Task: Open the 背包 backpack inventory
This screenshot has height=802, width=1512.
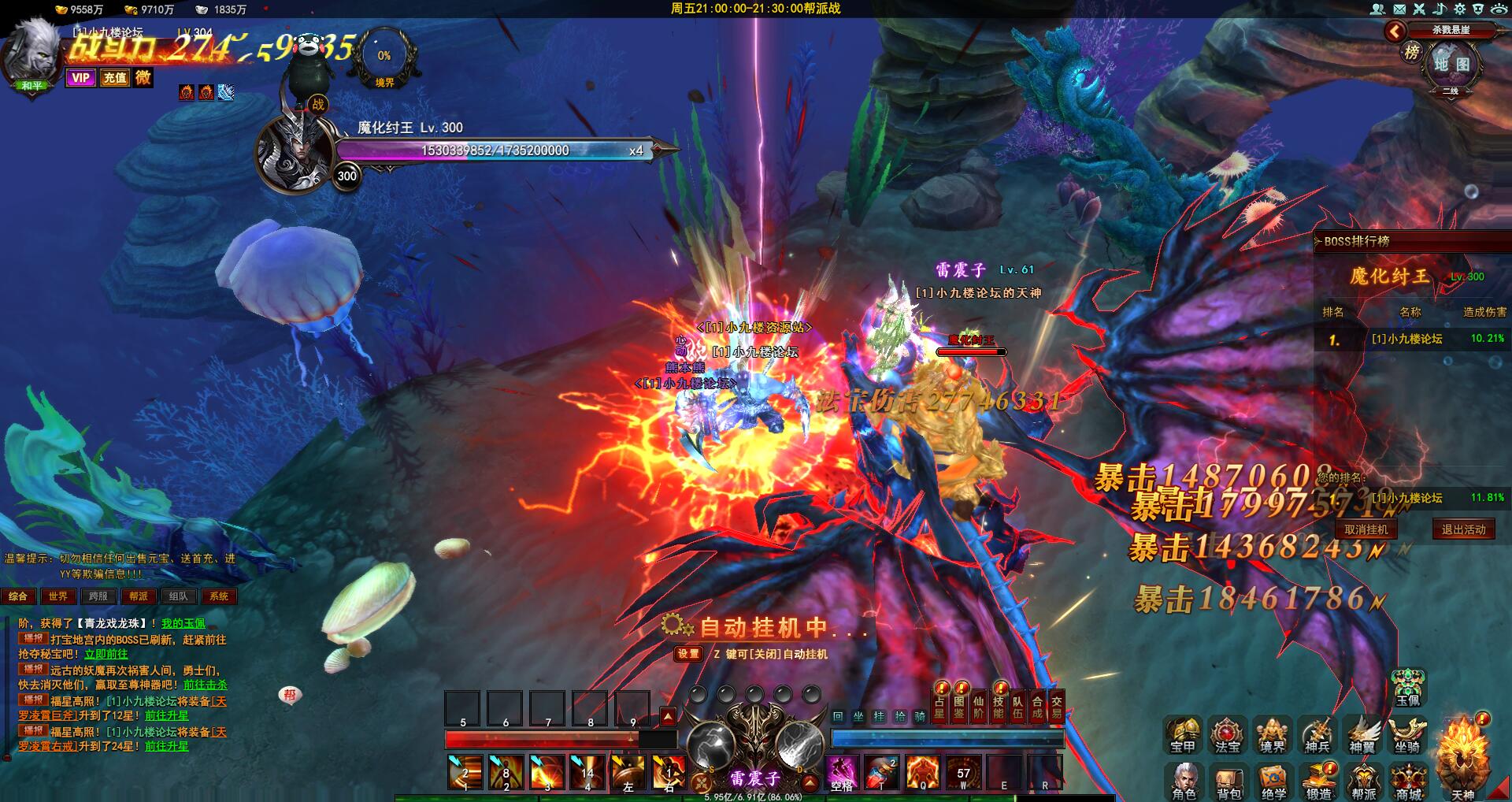Action: click(1228, 779)
